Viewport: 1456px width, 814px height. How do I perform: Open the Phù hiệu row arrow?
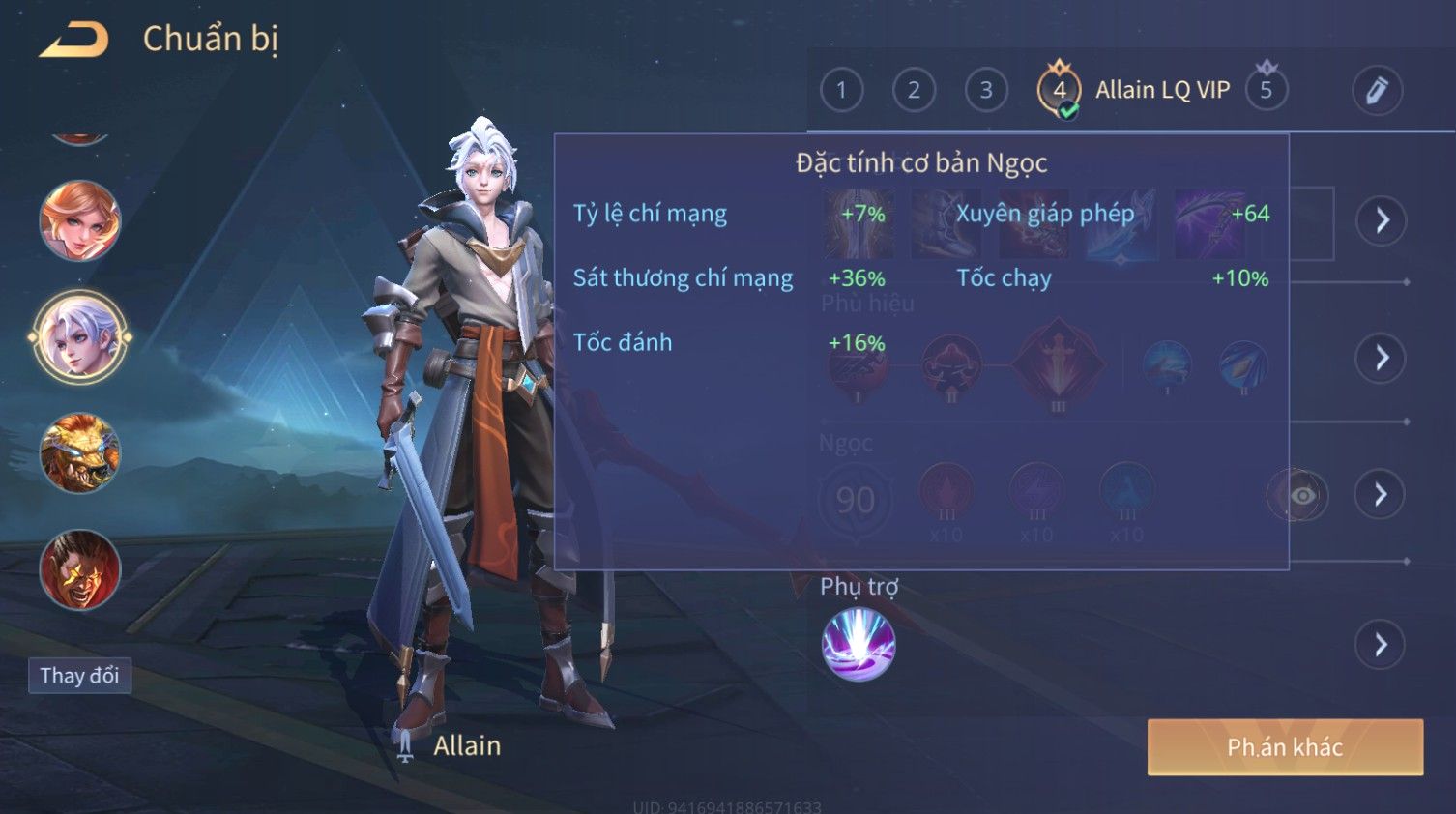[x=1381, y=359]
